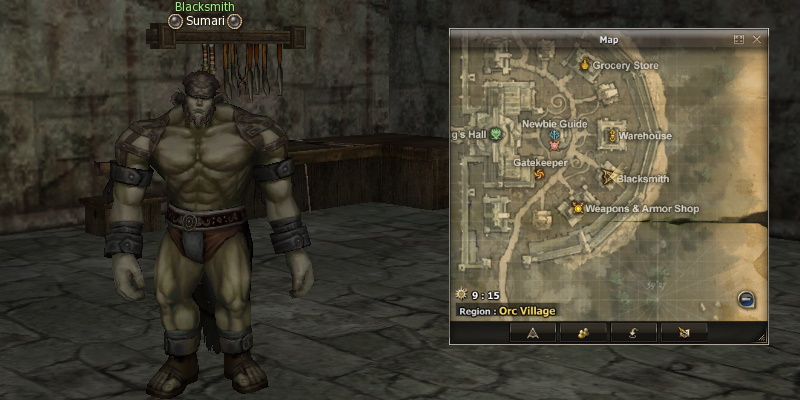The width and height of the screenshot is (800, 400).
Task: Close the Map window
Action: (757, 39)
